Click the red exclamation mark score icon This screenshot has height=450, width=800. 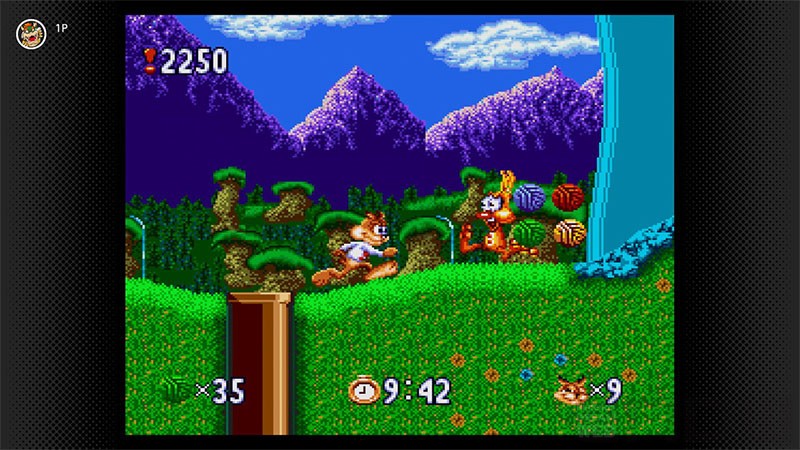[150, 62]
